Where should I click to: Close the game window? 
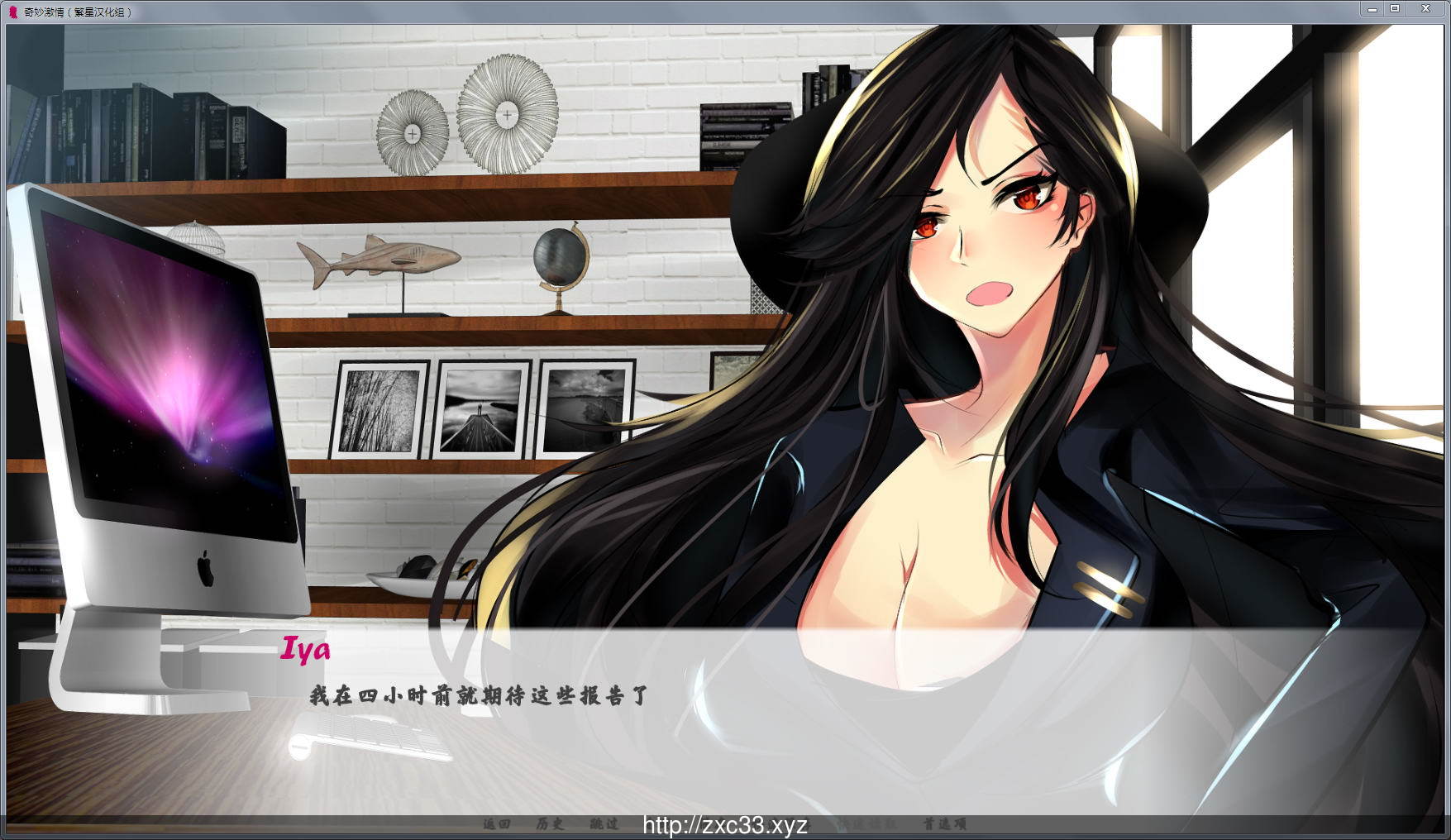(x=1425, y=9)
